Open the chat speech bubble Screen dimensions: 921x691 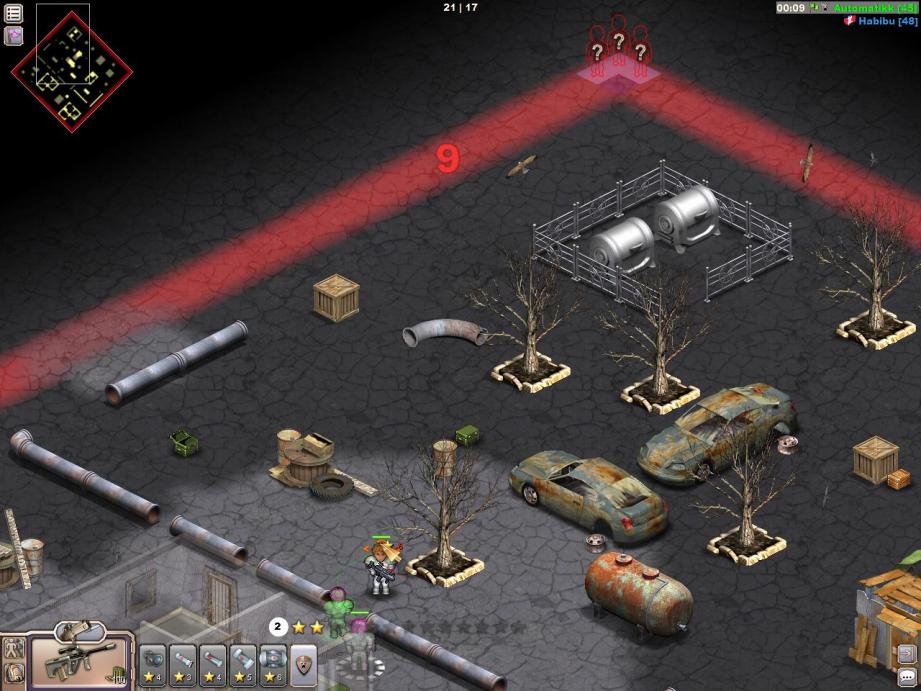click(x=906, y=677)
